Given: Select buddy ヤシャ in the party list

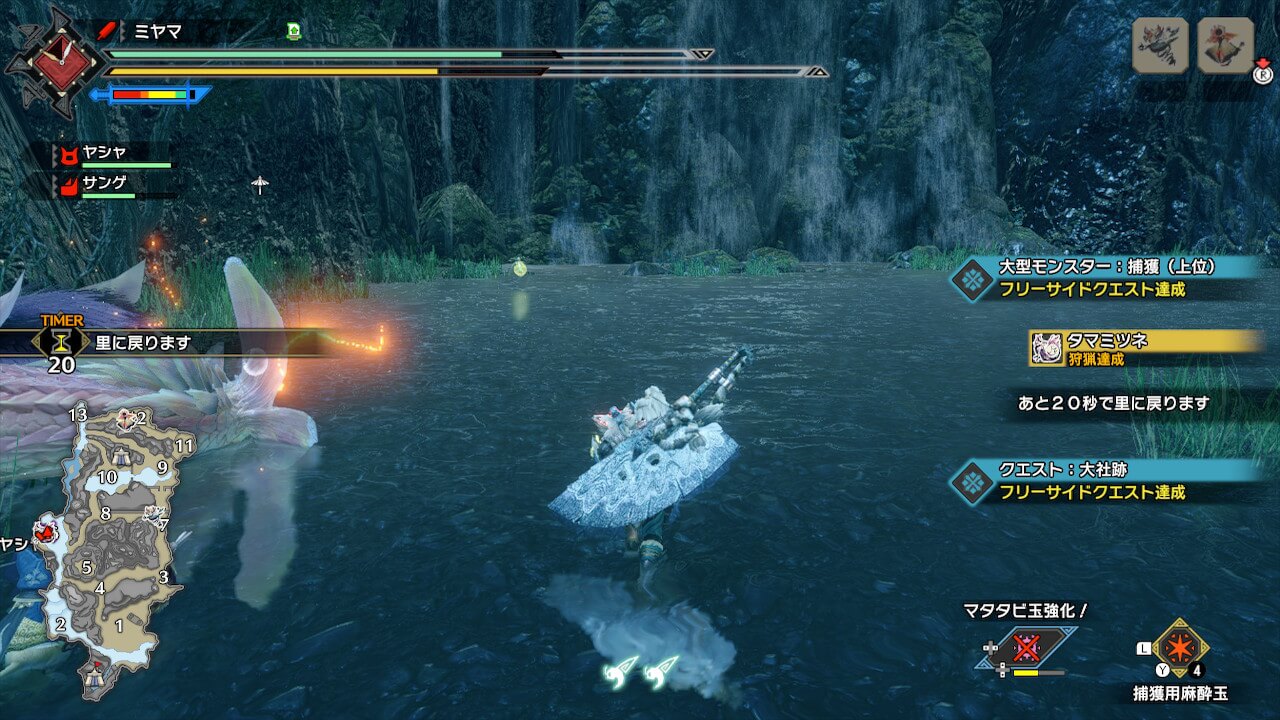Looking at the screenshot, I should [108, 154].
